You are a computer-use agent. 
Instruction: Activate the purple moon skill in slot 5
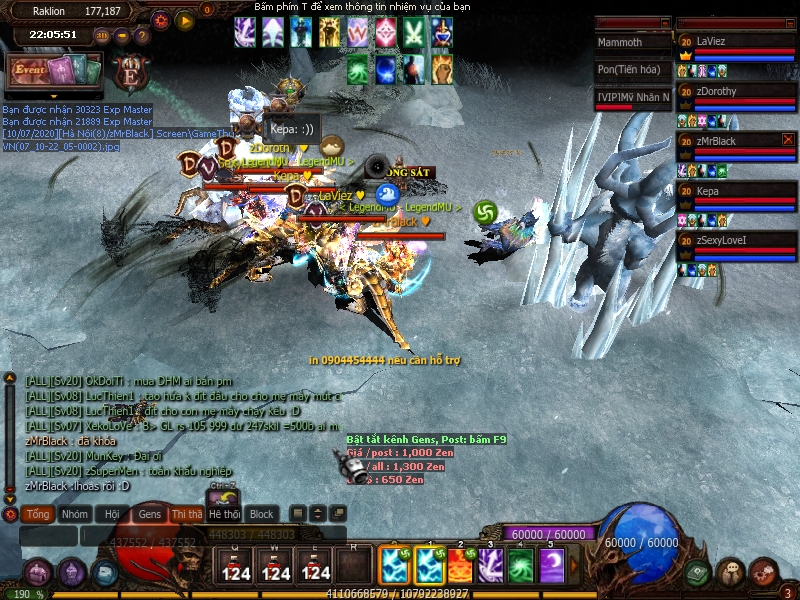551,566
